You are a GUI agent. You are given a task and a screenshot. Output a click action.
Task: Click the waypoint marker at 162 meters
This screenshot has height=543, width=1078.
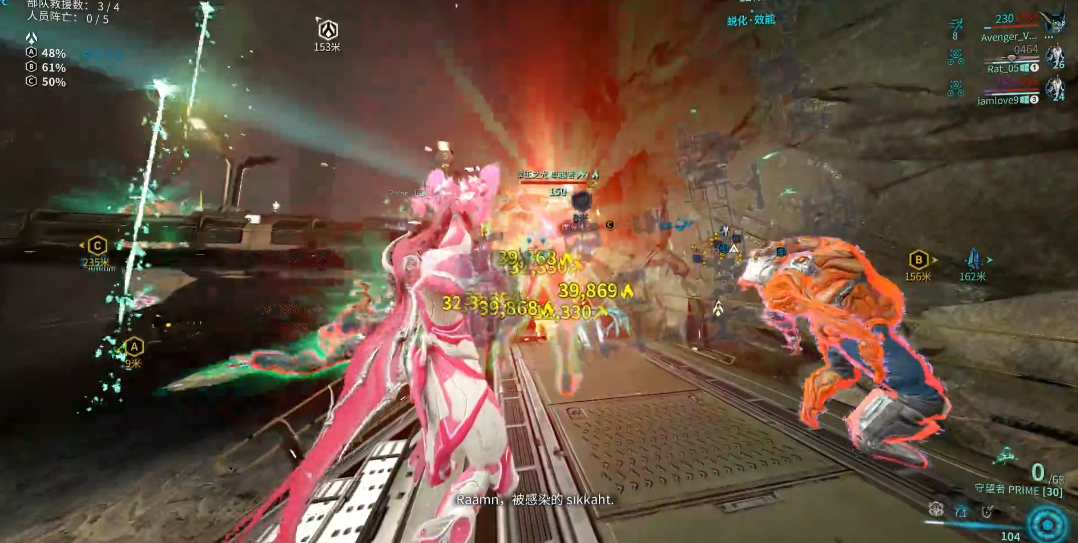(973, 259)
